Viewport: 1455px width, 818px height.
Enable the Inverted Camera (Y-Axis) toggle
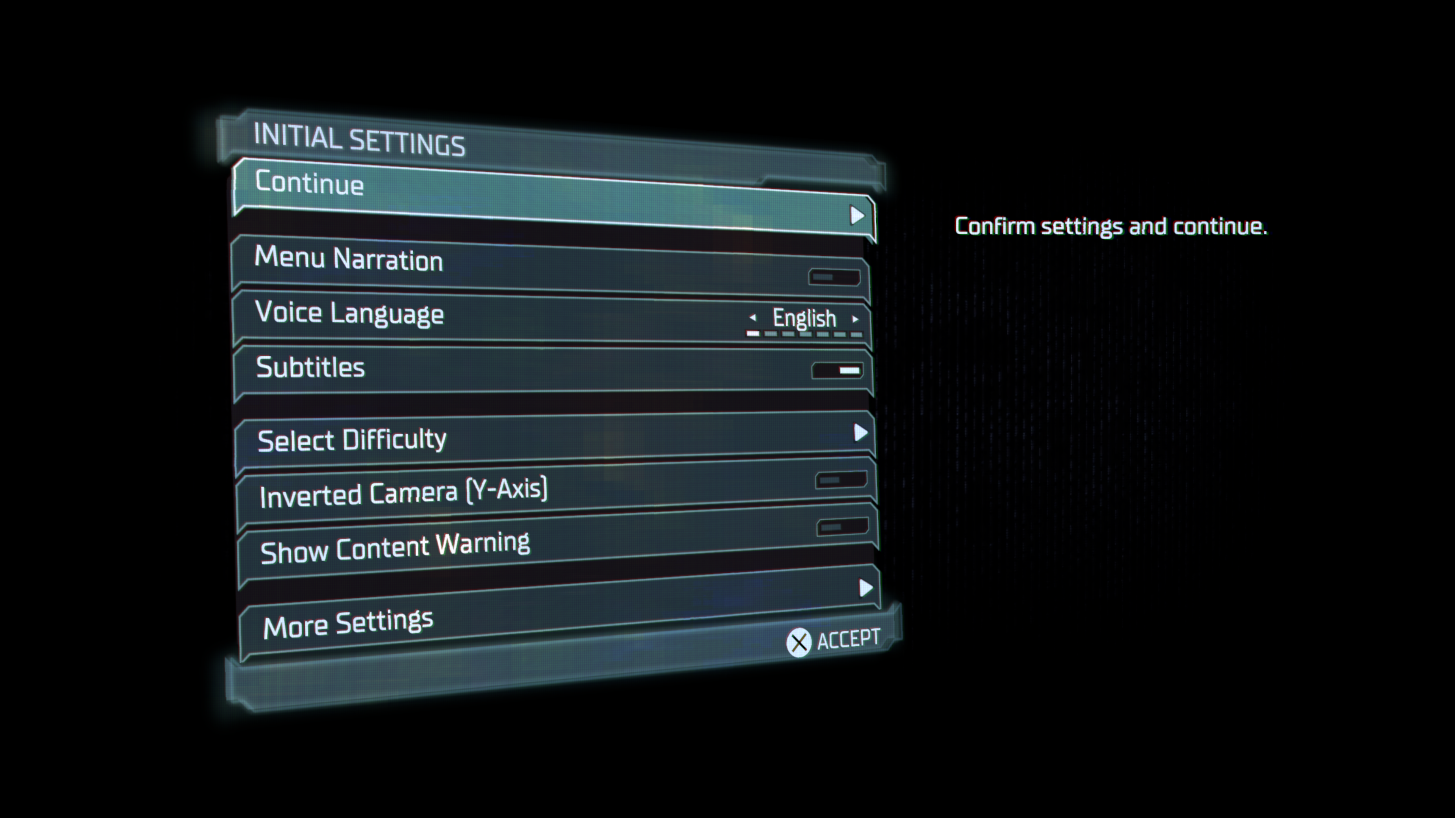pos(841,479)
